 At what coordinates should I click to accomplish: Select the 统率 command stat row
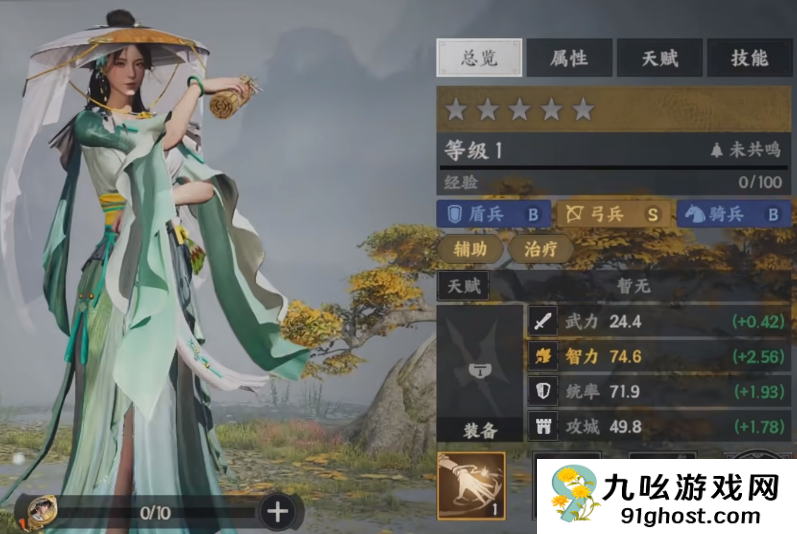(658, 391)
